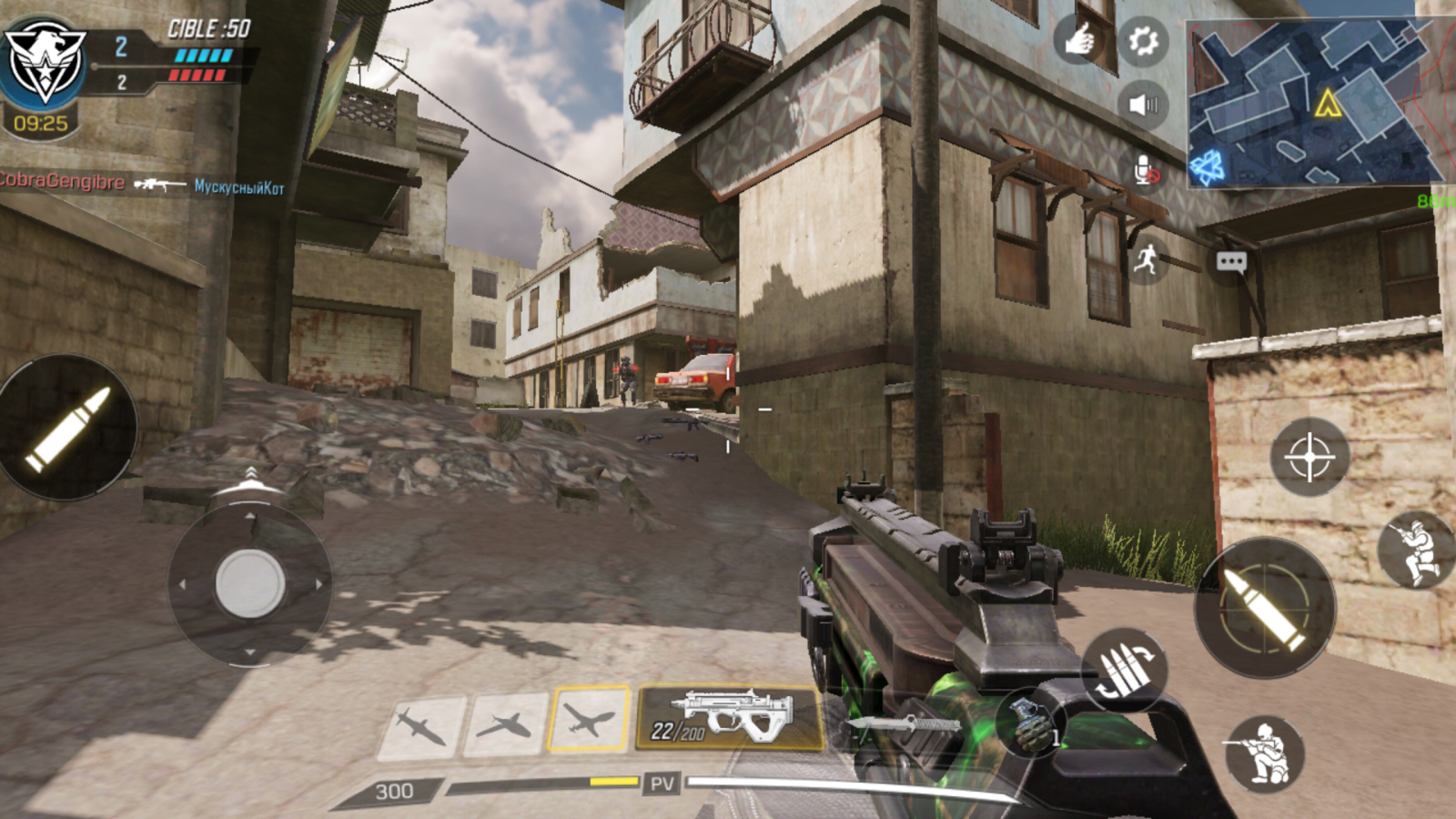
Task: Select the primary weapon slot showing 22/200
Action: 730,718
